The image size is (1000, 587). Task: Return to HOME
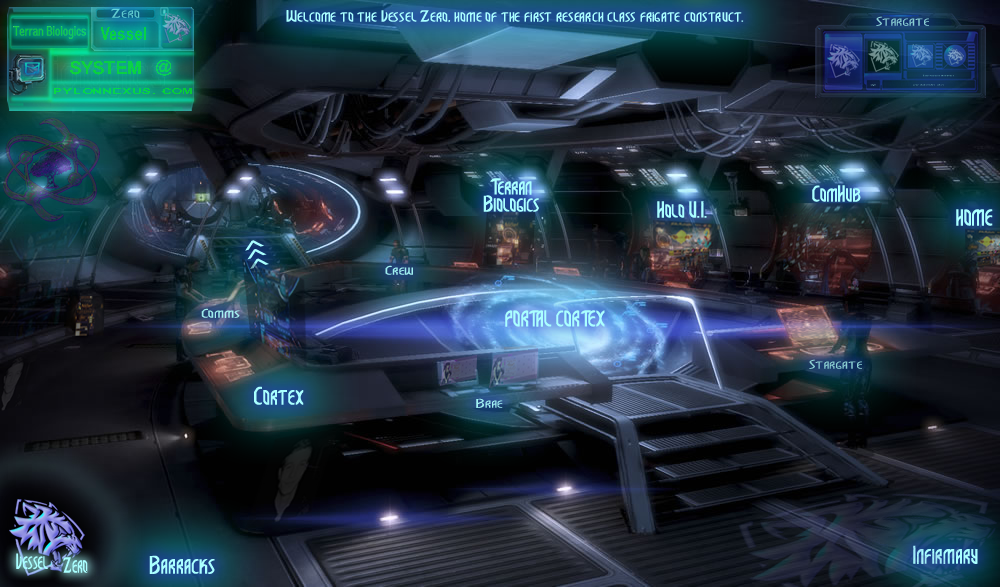(x=973, y=217)
